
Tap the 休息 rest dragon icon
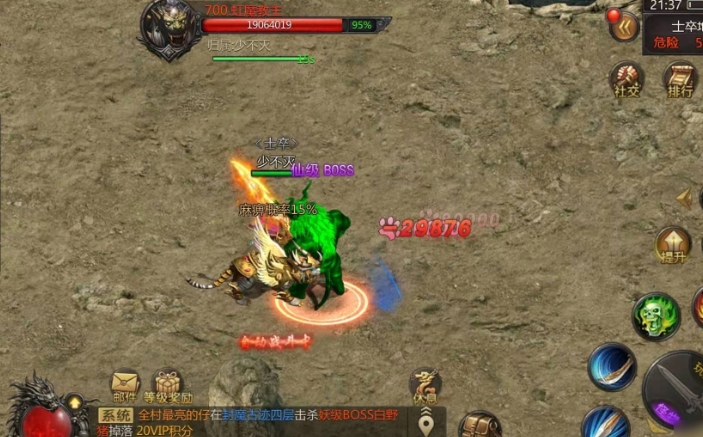pos(425,385)
